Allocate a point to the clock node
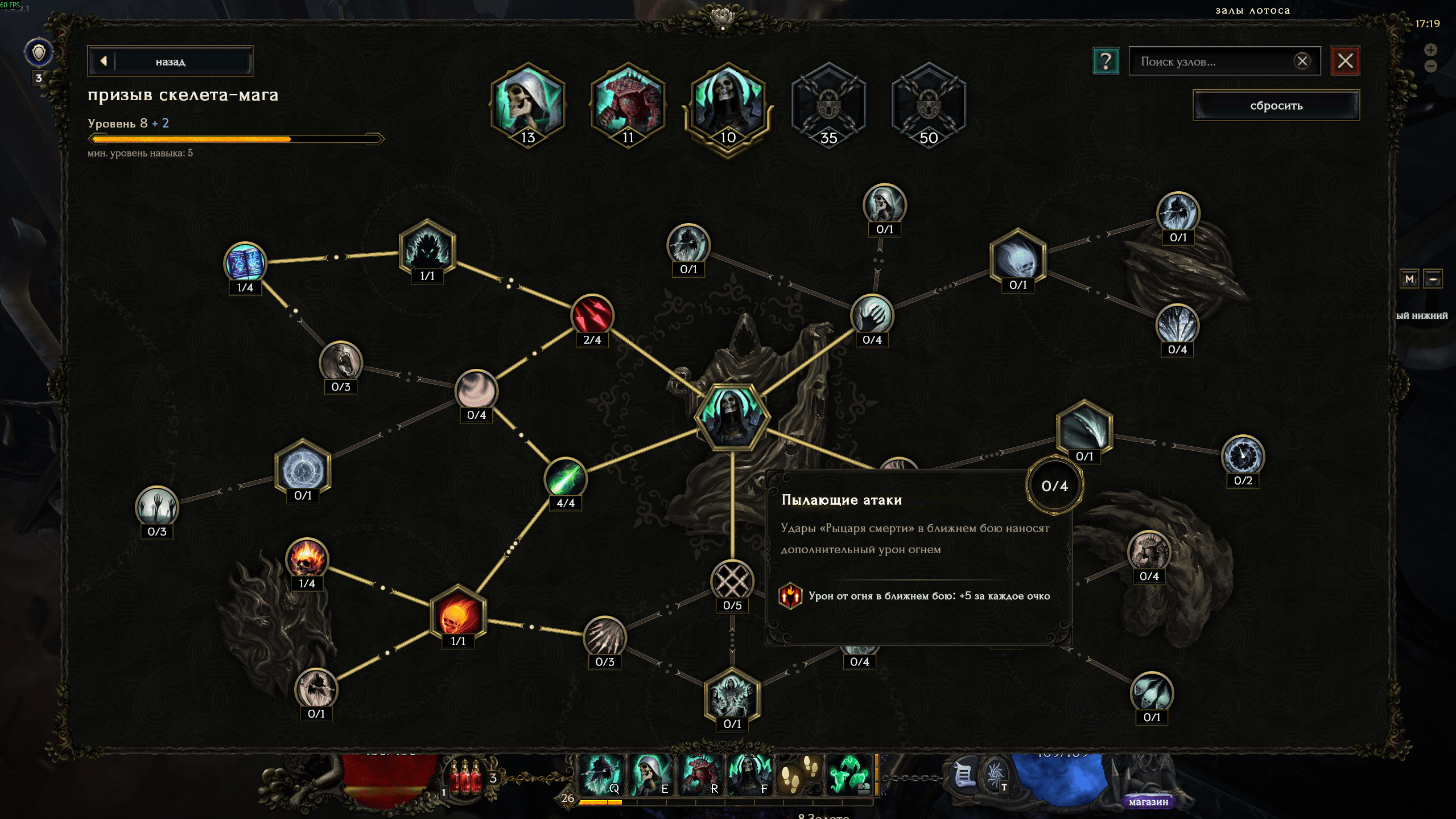The width and height of the screenshot is (1456, 819). (x=1243, y=456)
